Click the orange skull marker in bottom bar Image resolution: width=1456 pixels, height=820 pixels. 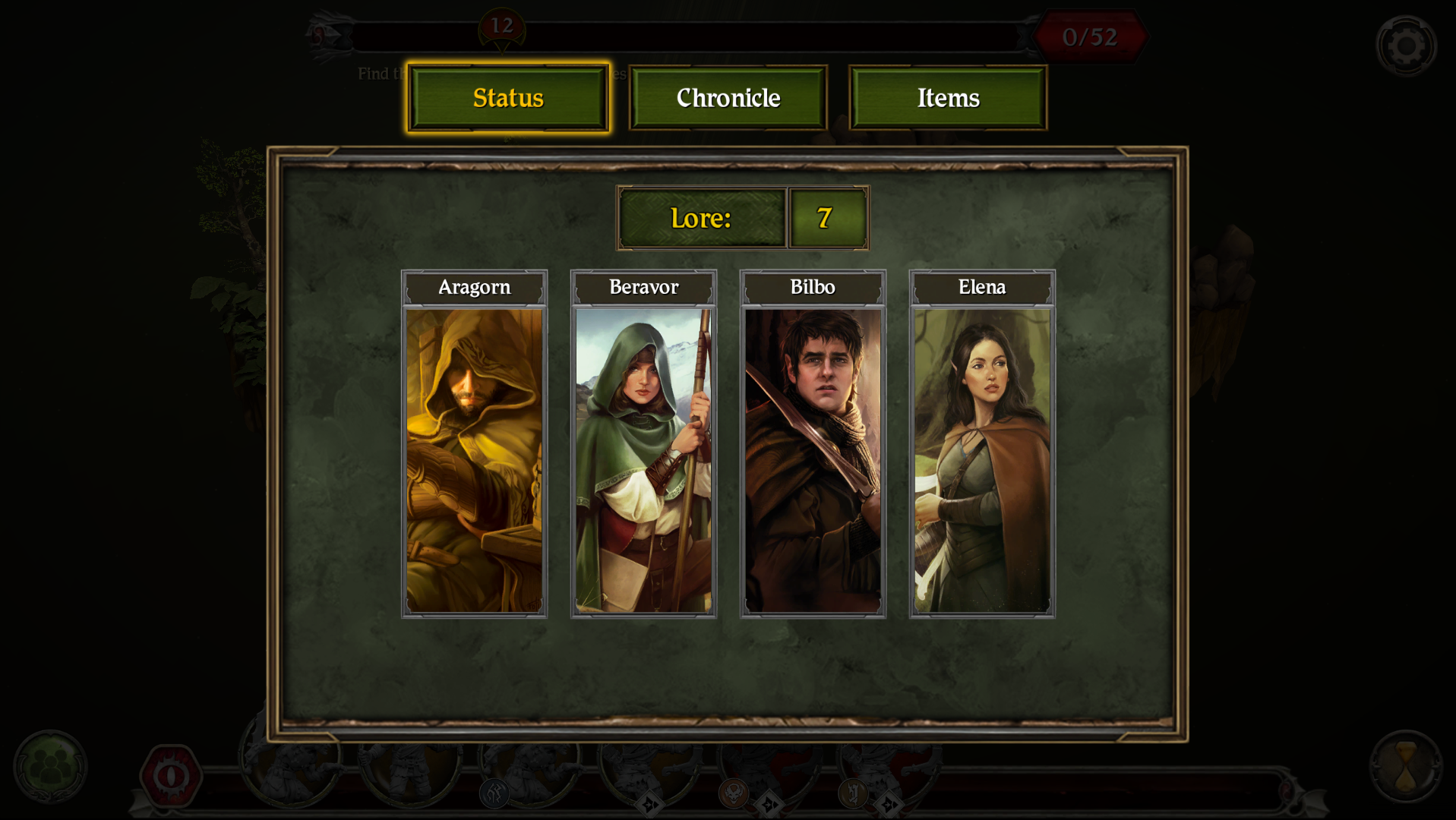pyautogui.click(x=733, y=794)
